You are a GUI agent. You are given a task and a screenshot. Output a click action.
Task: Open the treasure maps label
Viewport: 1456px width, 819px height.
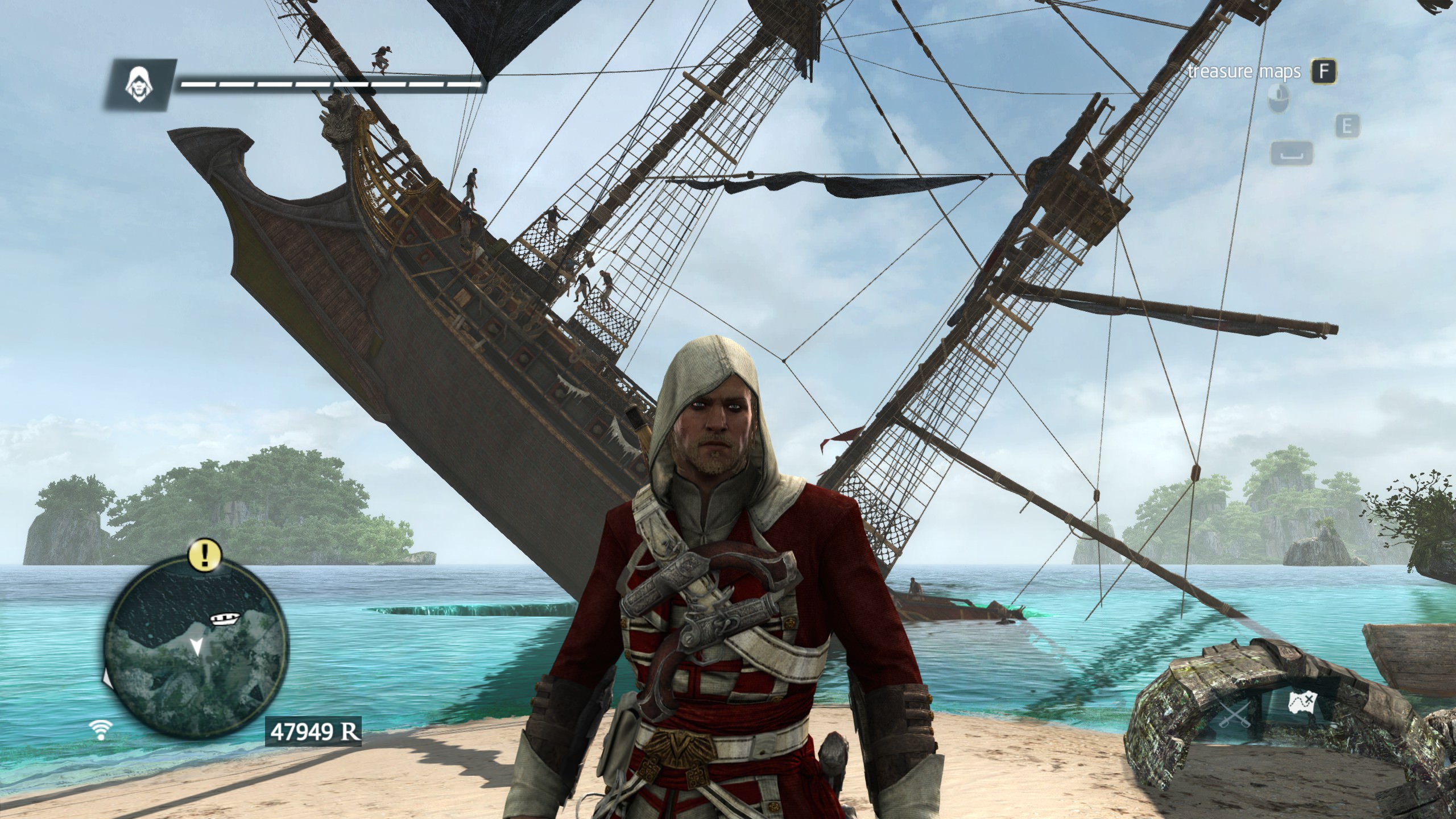click(1243, 72)
